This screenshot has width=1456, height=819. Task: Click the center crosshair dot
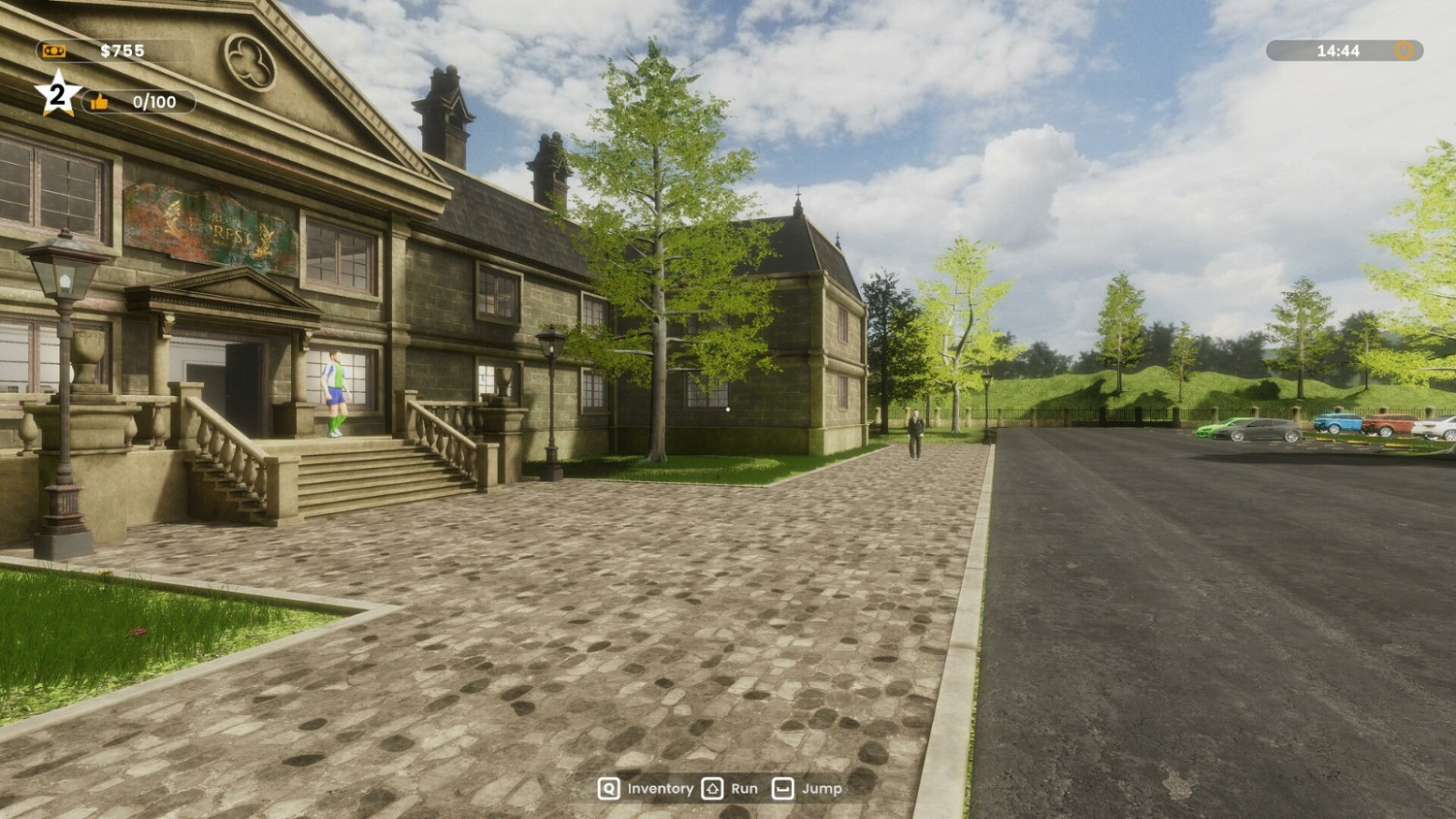pos(727,409)
